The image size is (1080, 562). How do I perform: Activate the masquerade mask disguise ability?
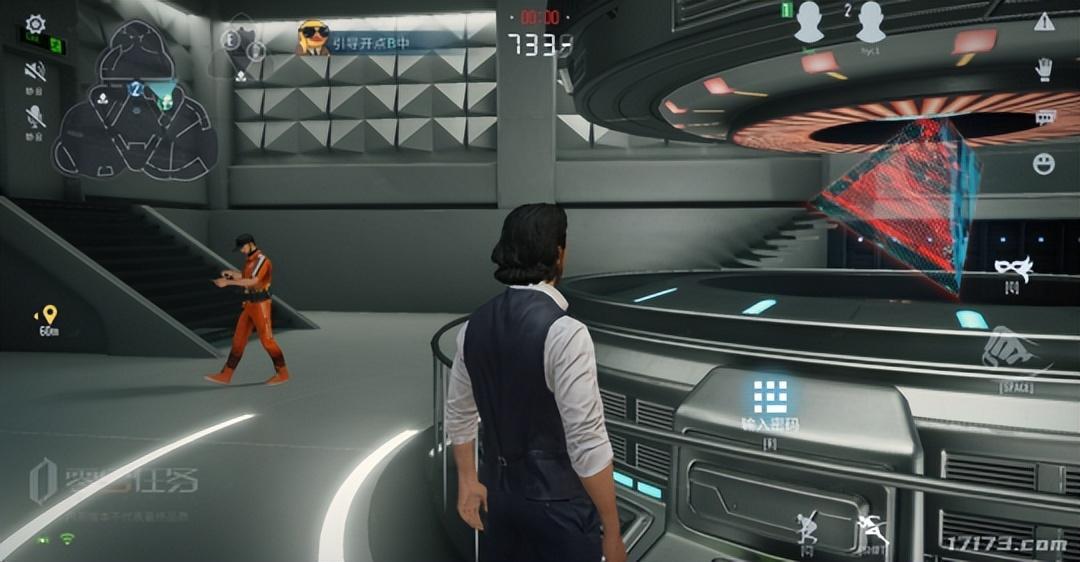click(1013, 267)
